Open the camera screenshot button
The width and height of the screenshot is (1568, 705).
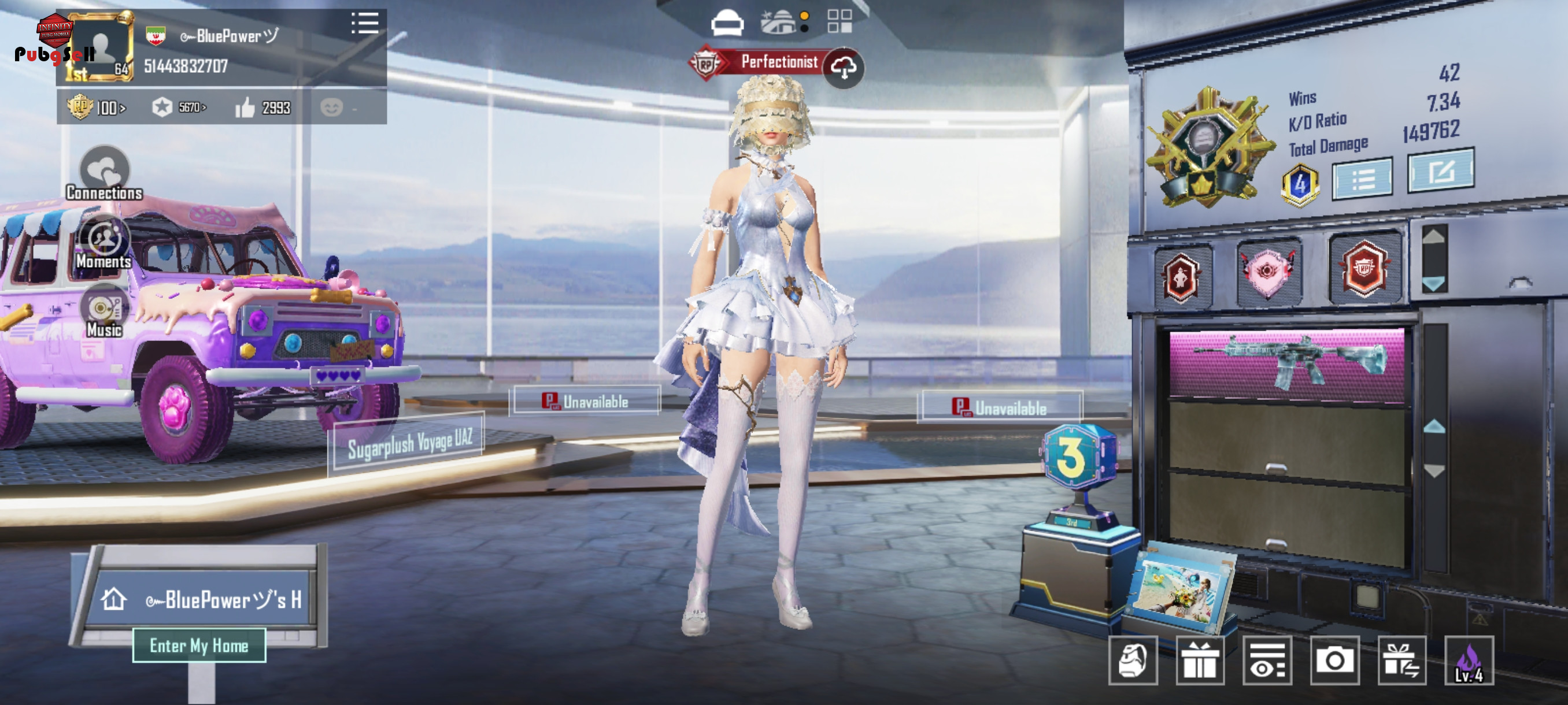[x=1334, y=661]
